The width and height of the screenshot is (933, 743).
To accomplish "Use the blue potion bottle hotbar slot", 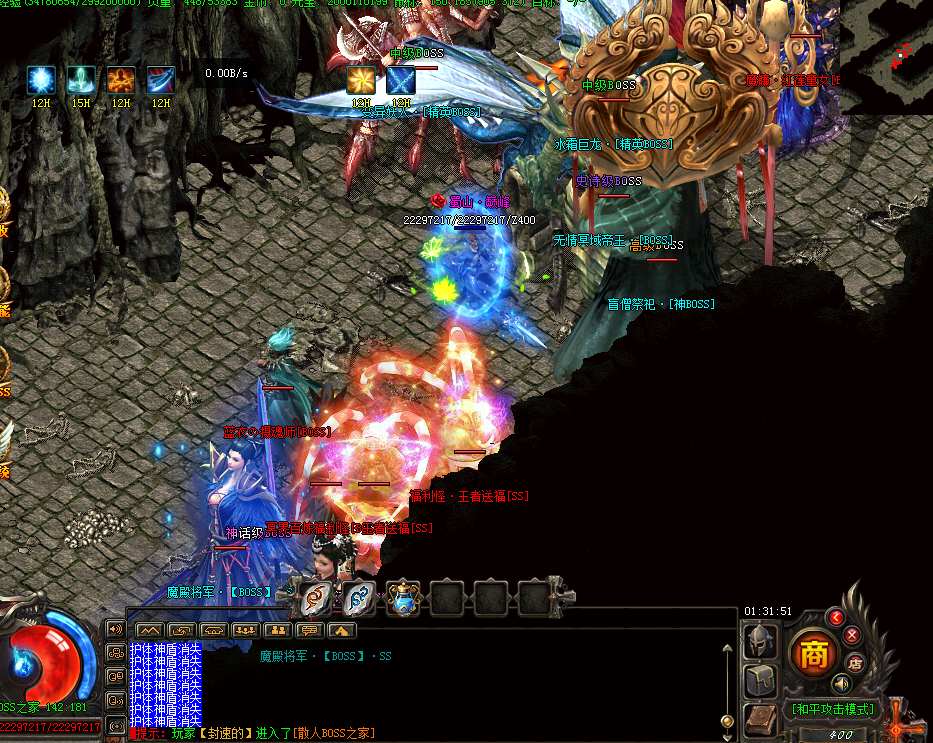I will (x=403, y=598).
